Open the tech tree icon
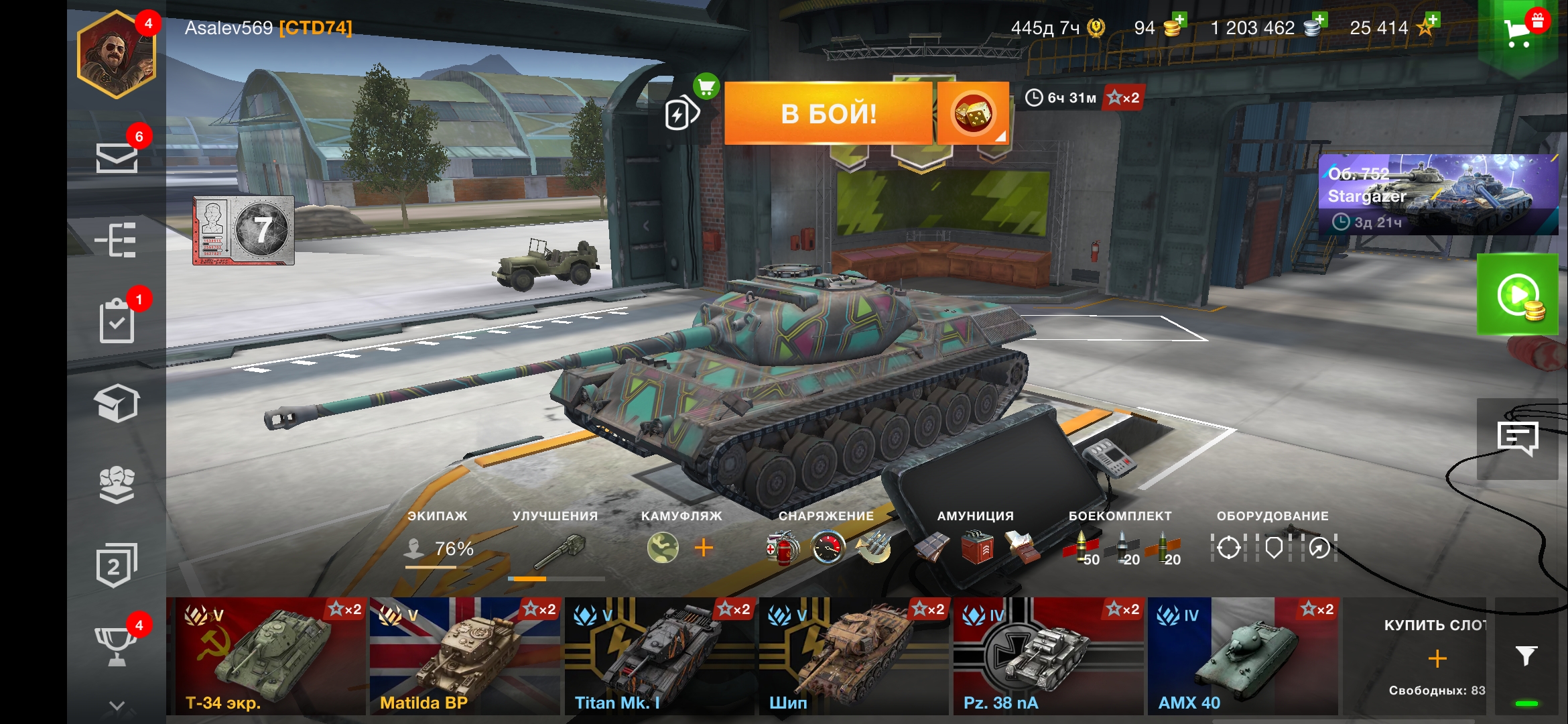 (x=117, y=240)
